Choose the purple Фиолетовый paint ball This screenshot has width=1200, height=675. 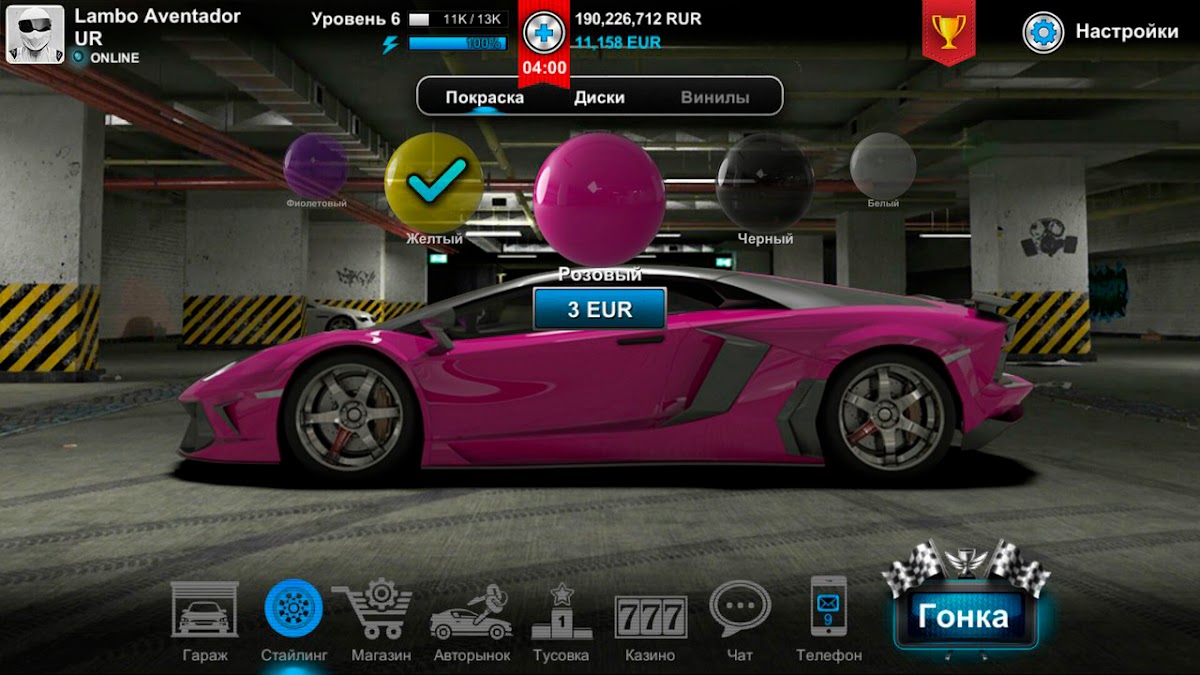(x=315, y=166)
